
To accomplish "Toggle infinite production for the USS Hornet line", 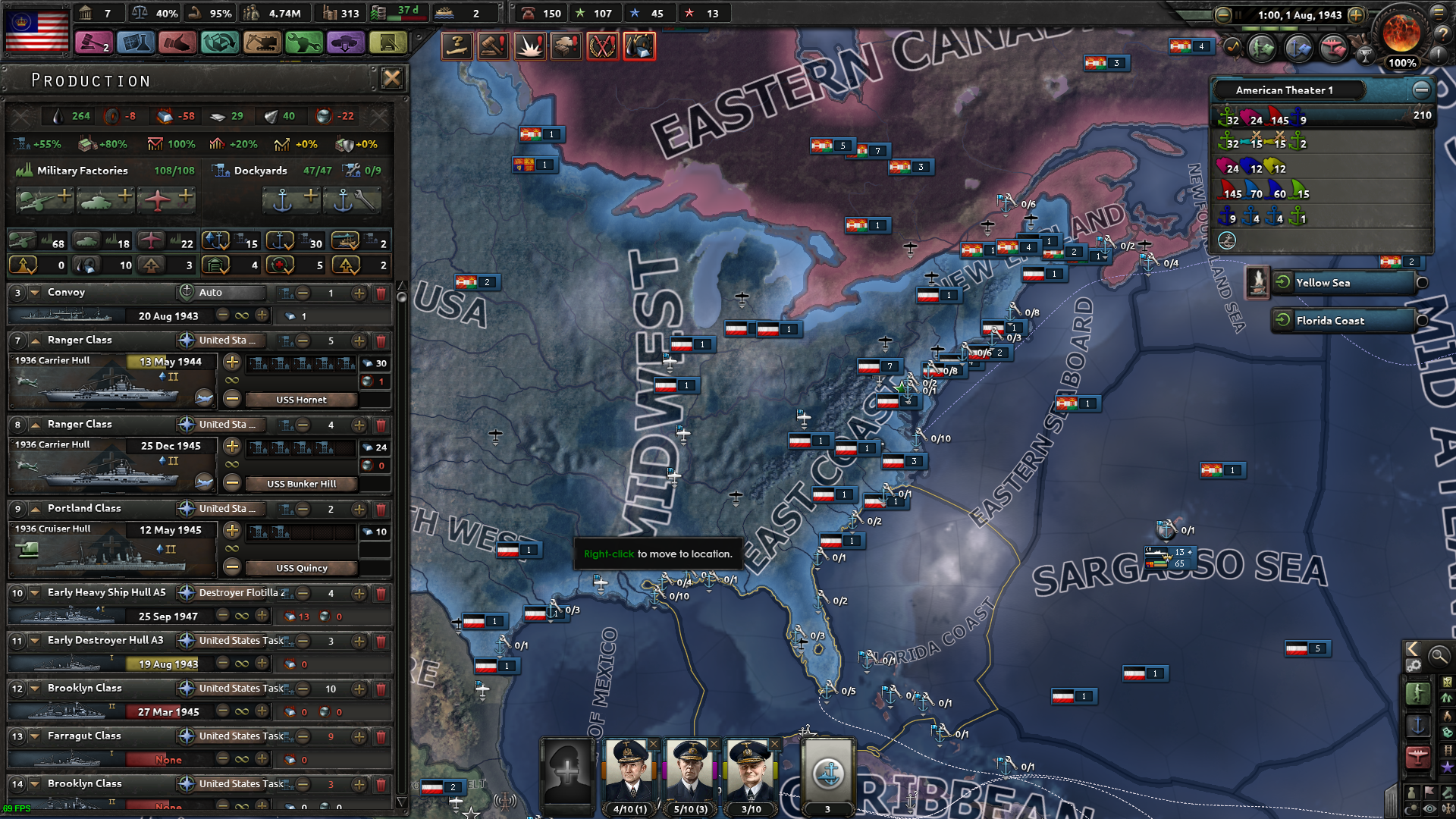I will click(x=232, y=381).
